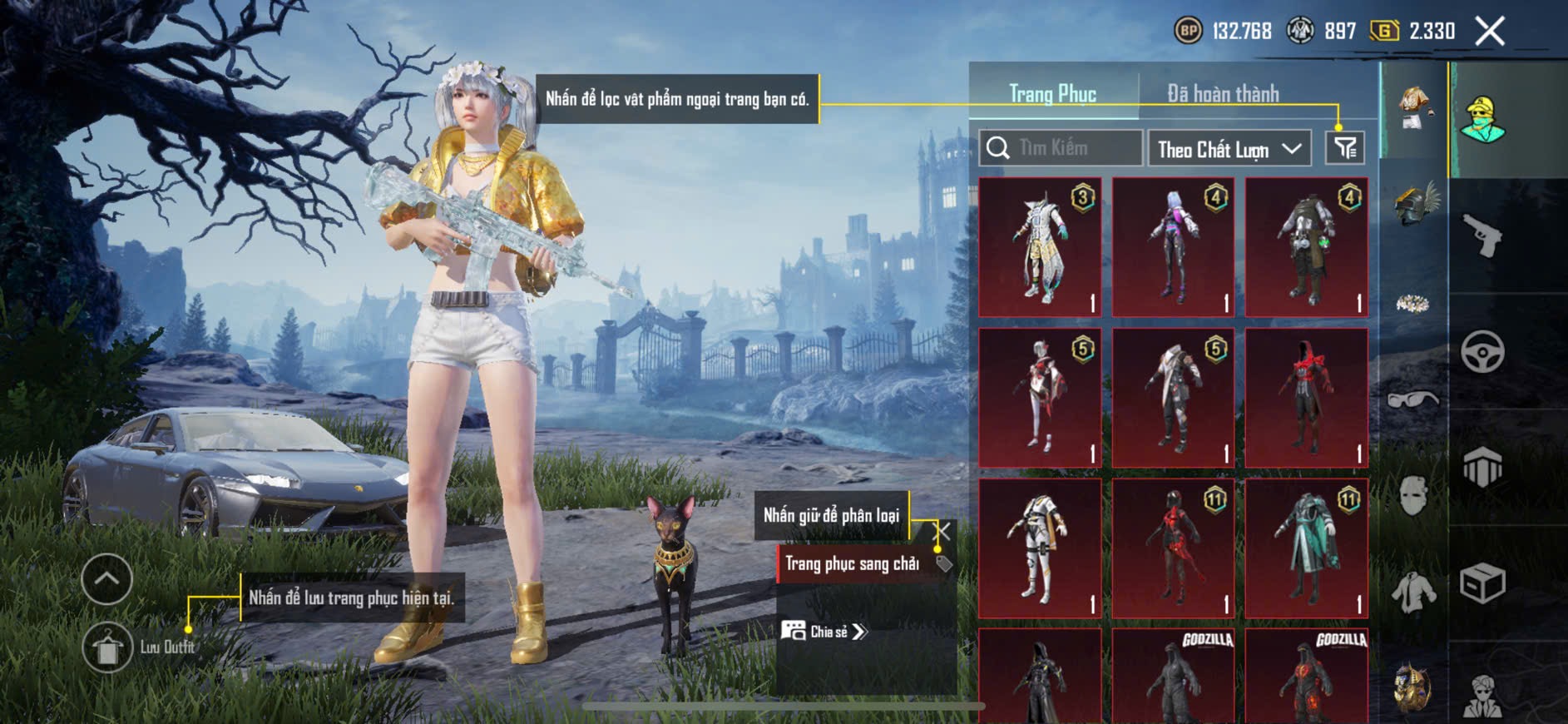
Task: Toggle the owned items filter icon
Action: pos(1344,148)
